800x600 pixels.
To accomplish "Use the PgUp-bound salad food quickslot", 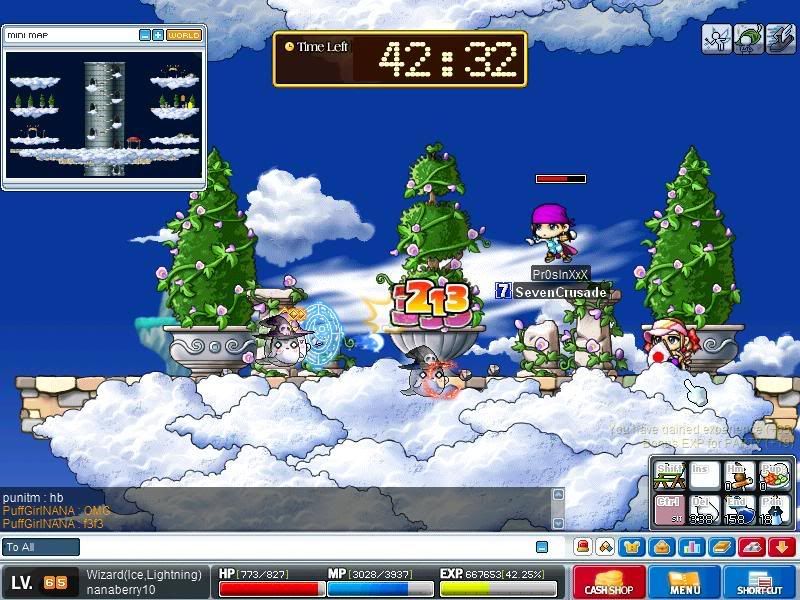I will pos(773,476).
